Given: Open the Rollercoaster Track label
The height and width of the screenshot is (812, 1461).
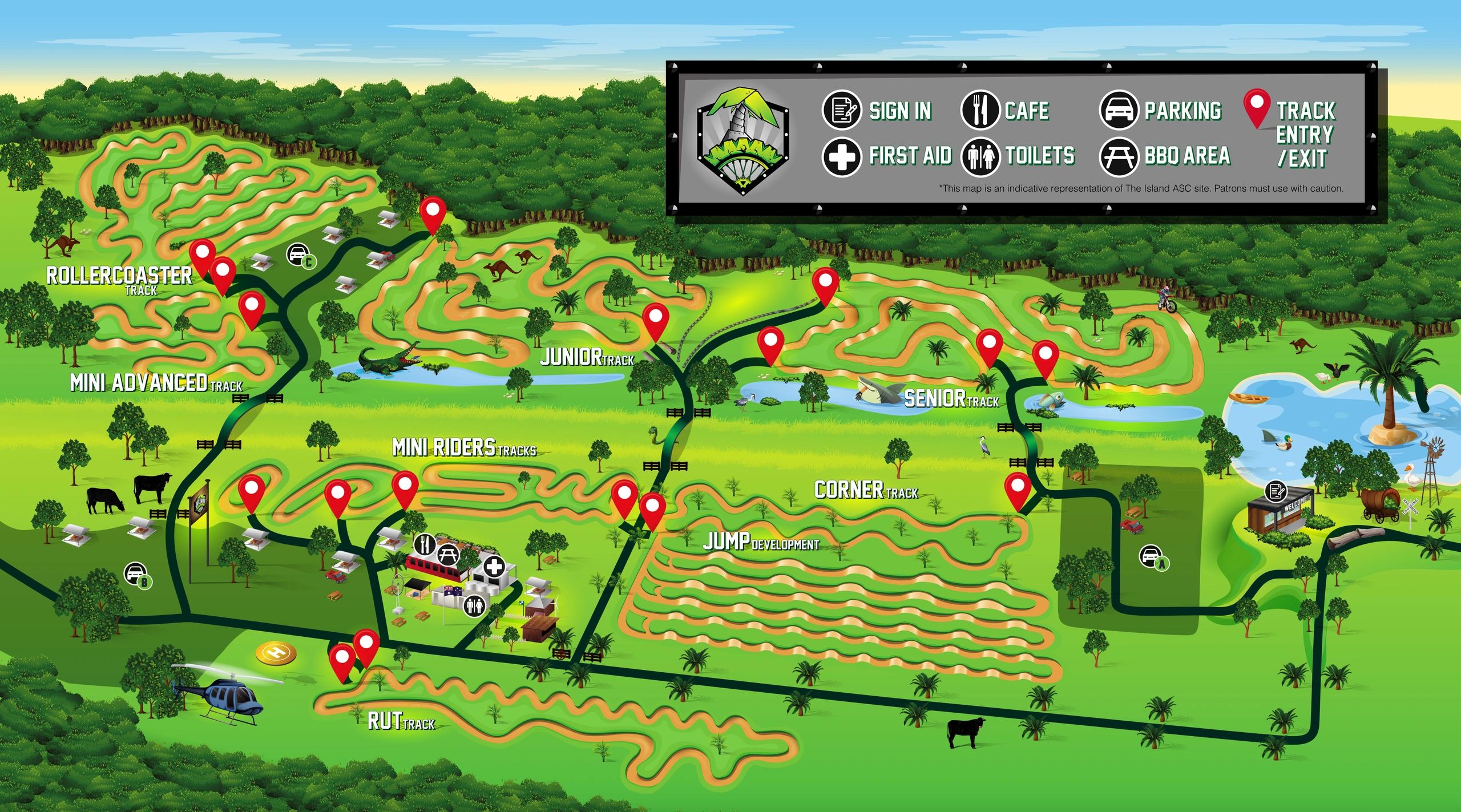Looking at the screenshot, I should [x=119, y=278].
